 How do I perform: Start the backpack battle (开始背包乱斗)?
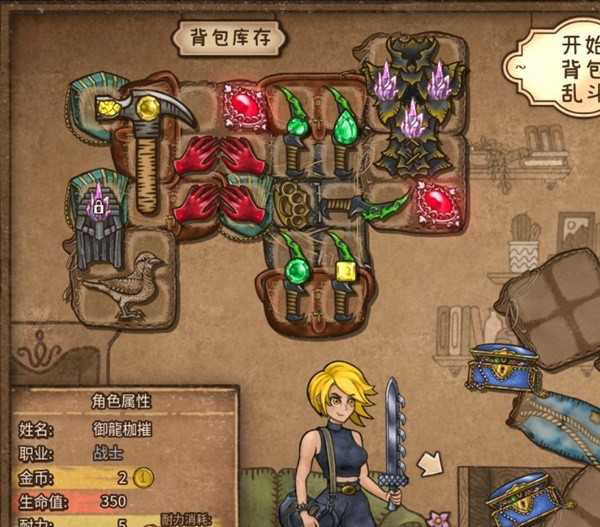pos(562,65)
